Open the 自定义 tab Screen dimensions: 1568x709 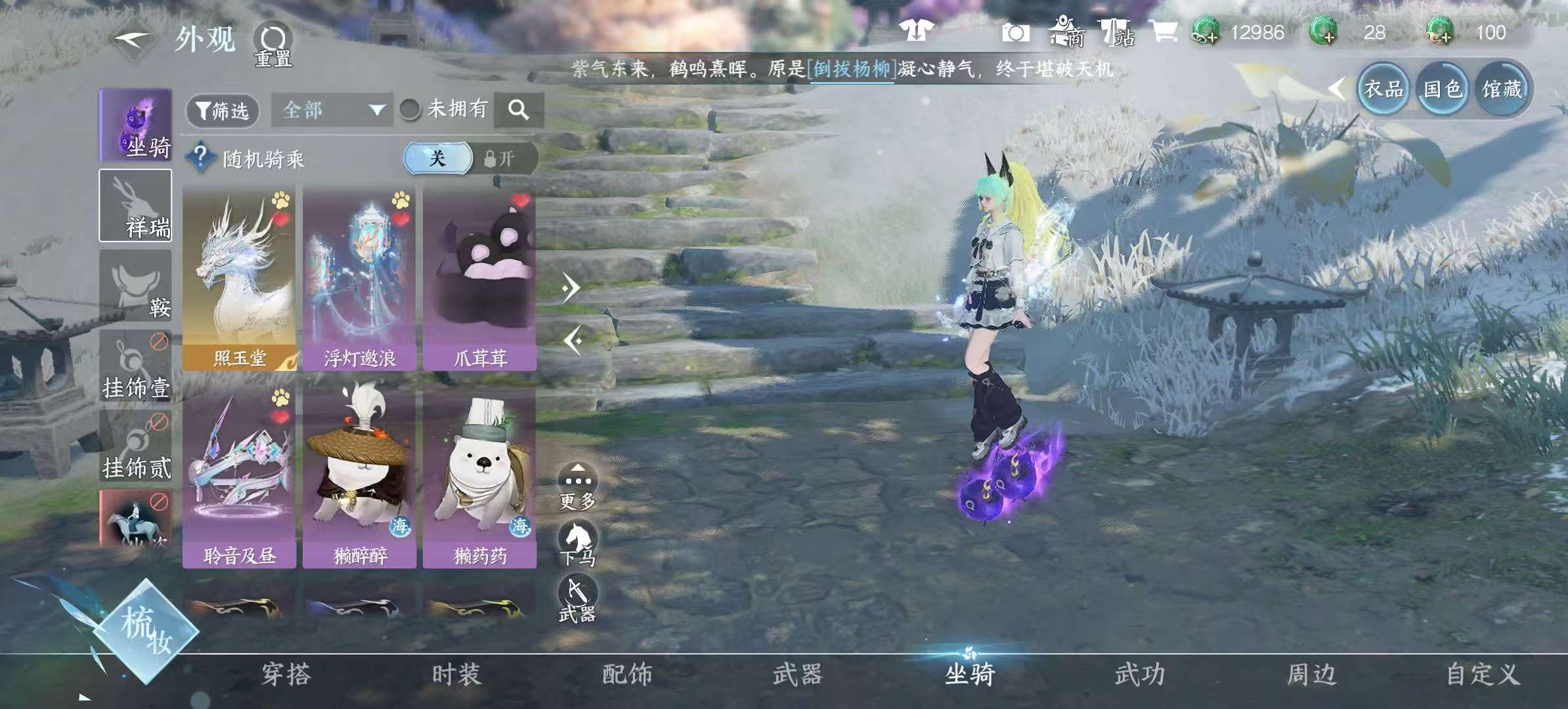click(x=1481, y=674)
